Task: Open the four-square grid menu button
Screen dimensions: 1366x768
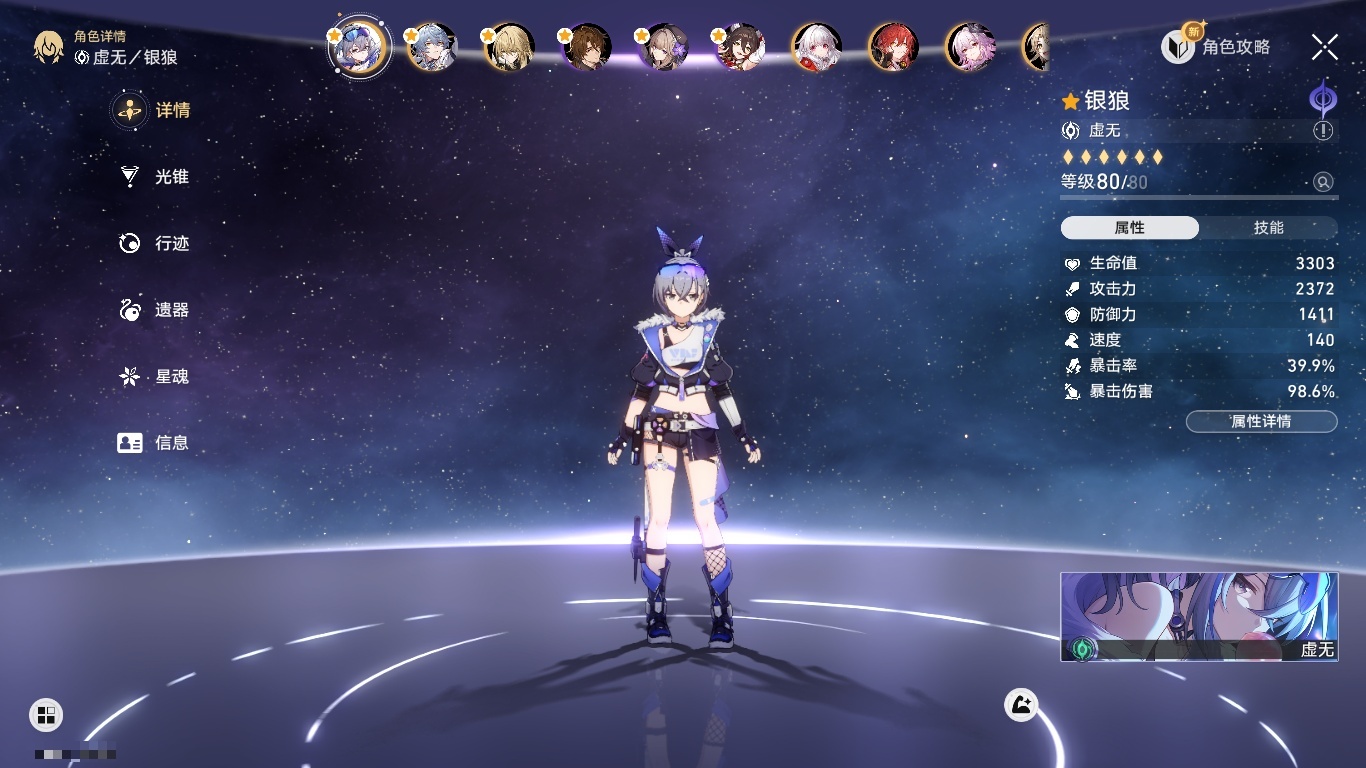Action: (46, 714)
